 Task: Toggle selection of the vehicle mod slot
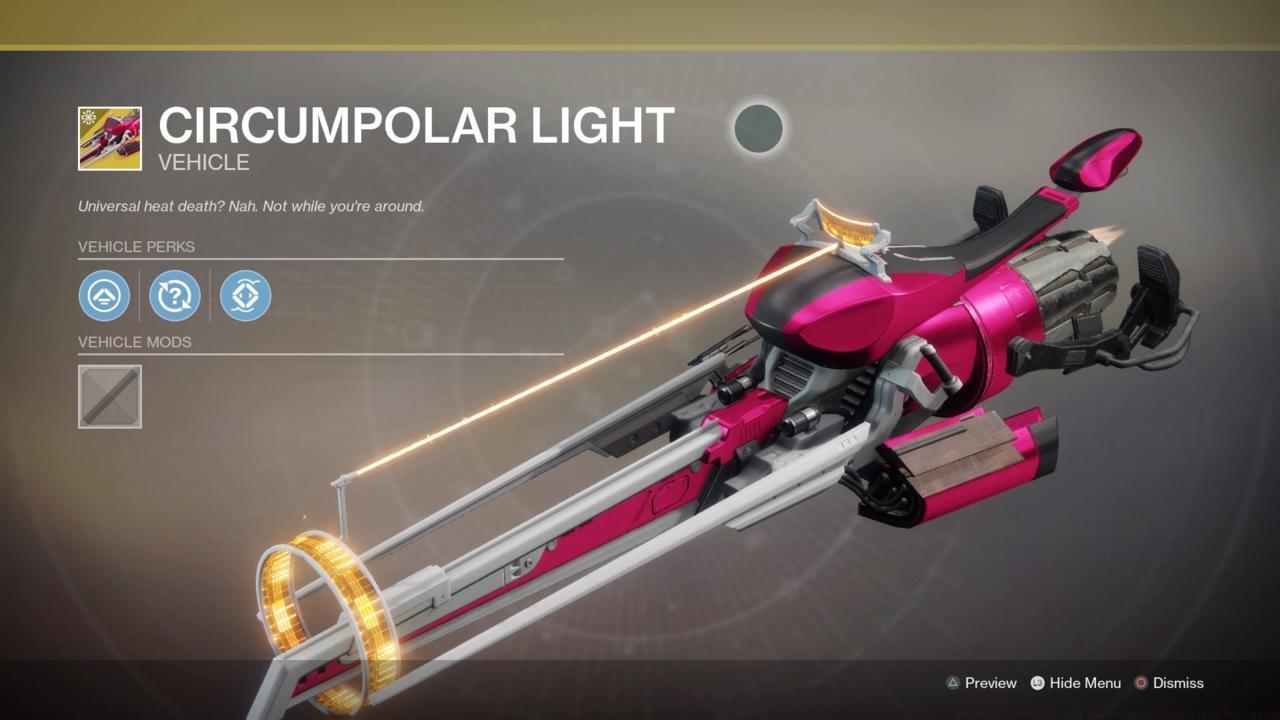point(109,396)
